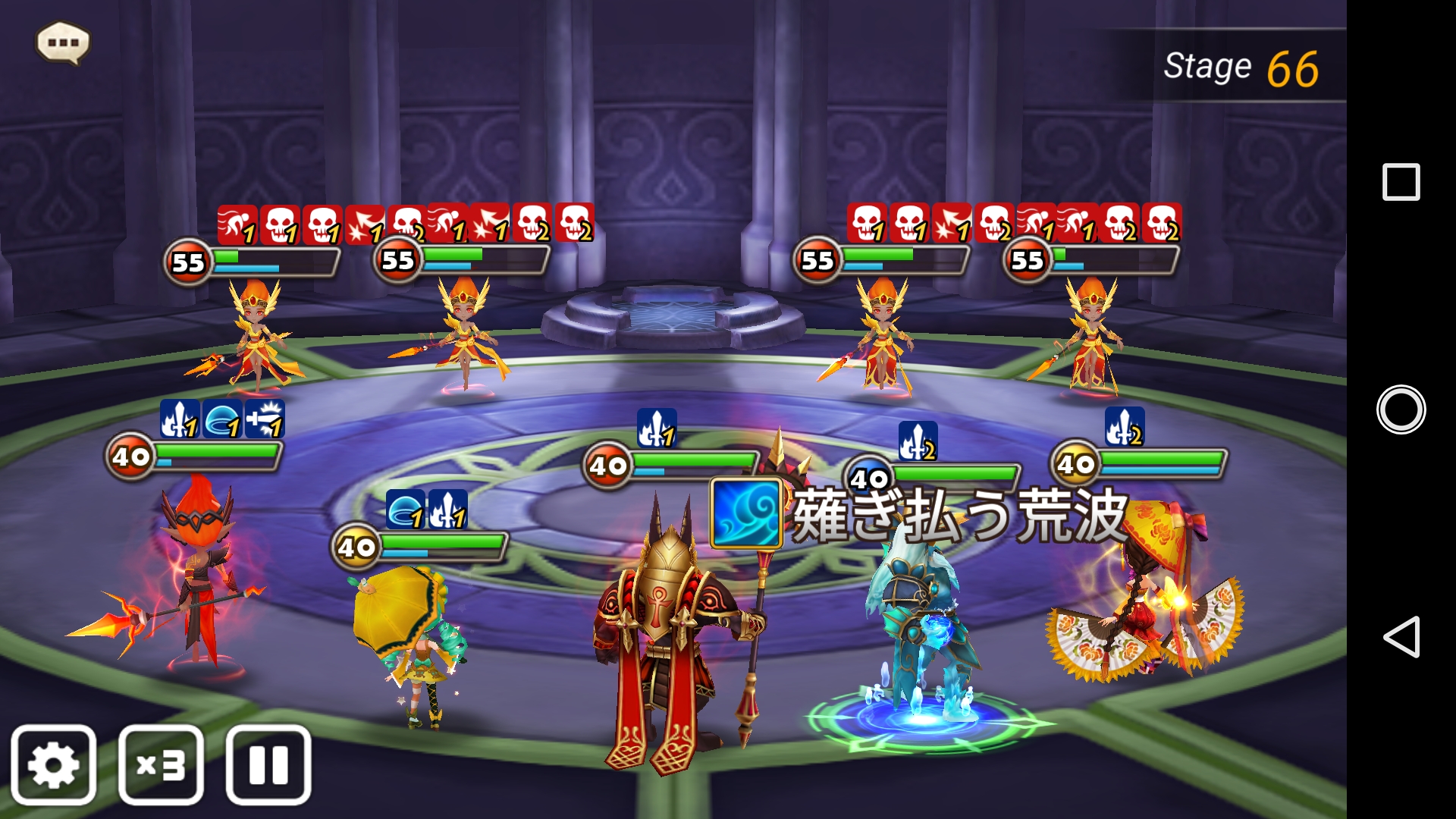Pause the battle

[268, 764]
